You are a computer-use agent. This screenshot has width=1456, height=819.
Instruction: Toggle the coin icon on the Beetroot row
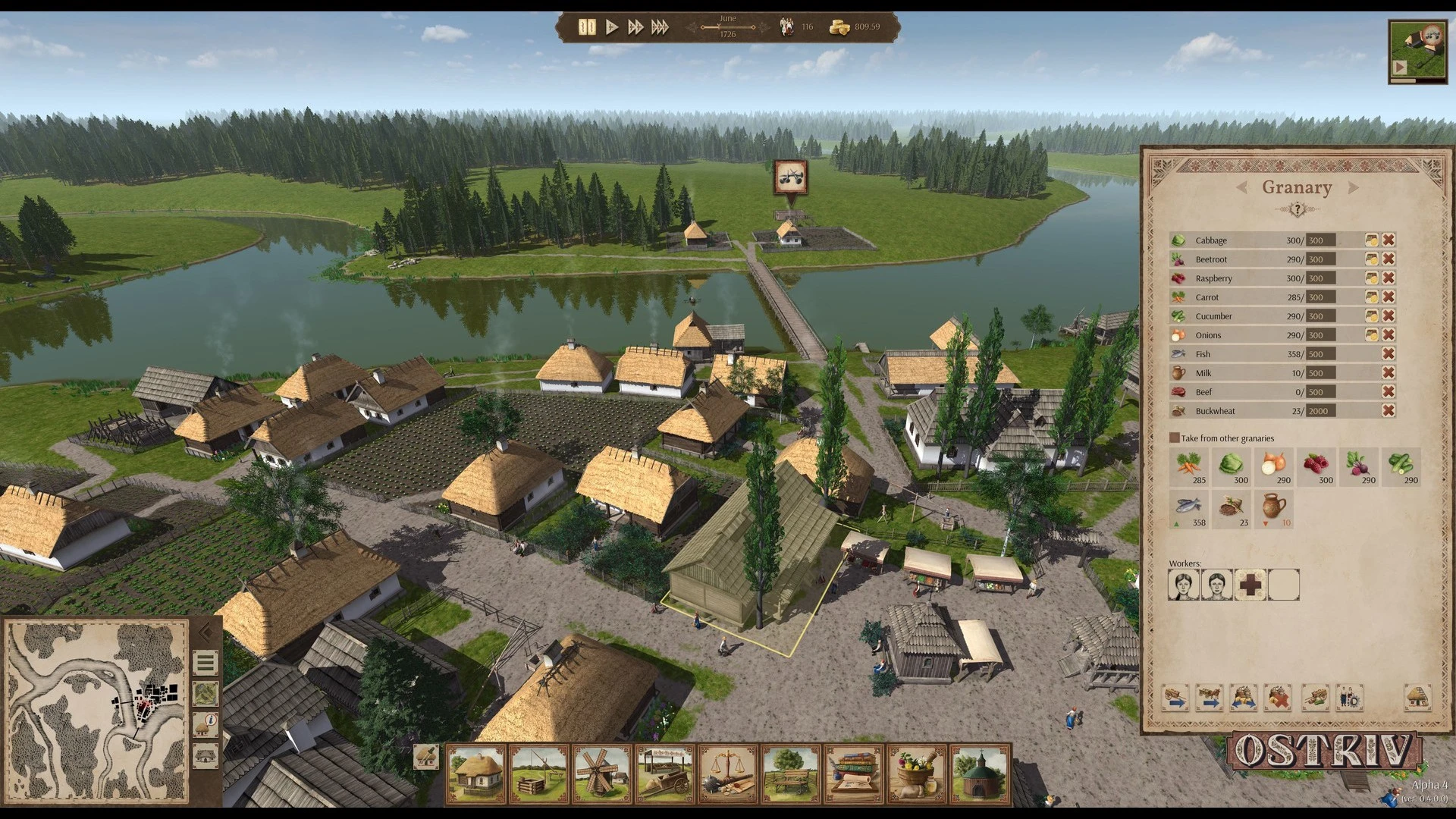click(x=1371, y=259)
